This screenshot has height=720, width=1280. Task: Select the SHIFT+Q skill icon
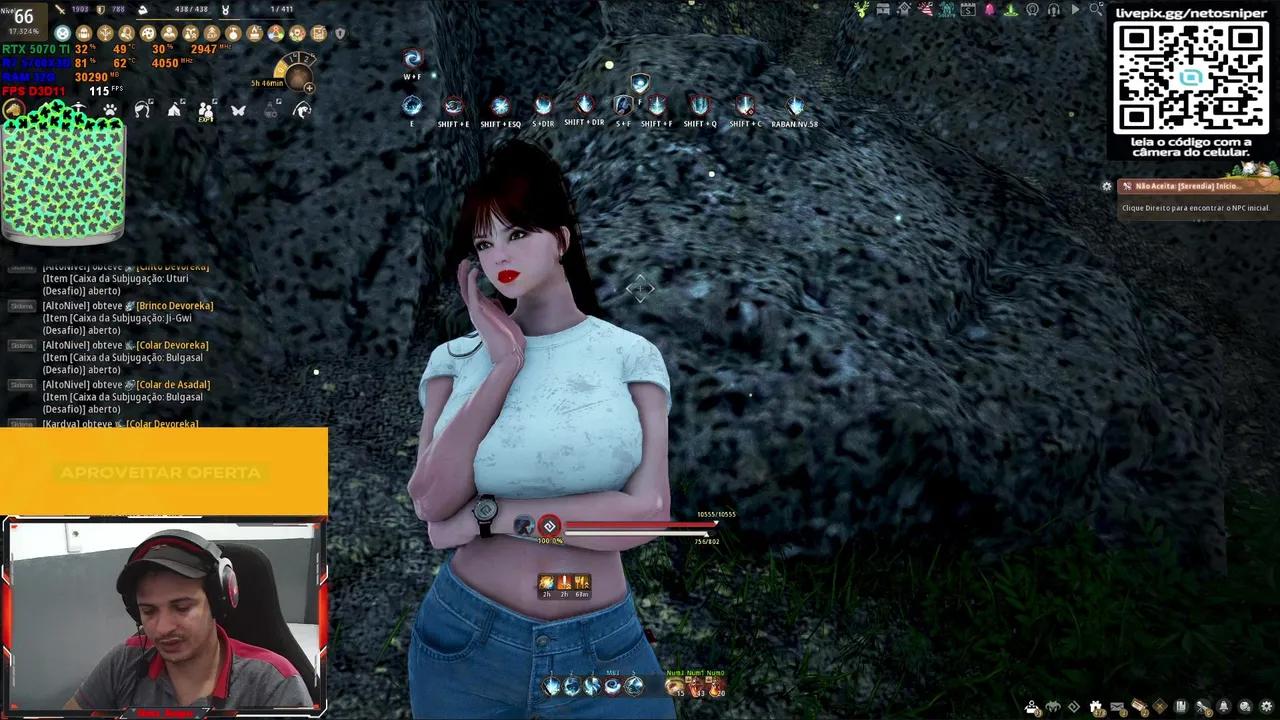[700, 106]
